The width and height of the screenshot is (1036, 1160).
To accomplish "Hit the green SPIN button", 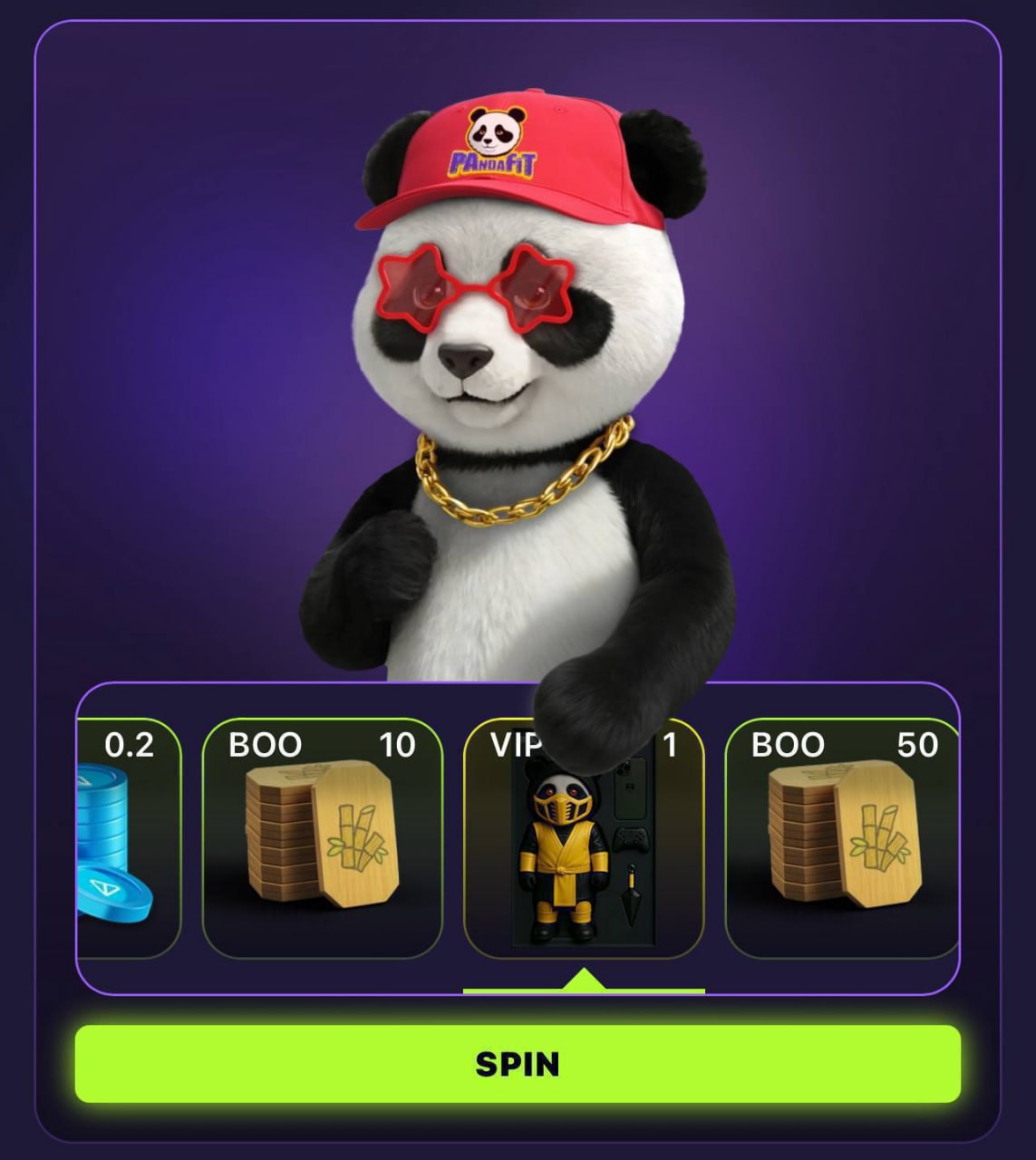I will (518, 1063).
